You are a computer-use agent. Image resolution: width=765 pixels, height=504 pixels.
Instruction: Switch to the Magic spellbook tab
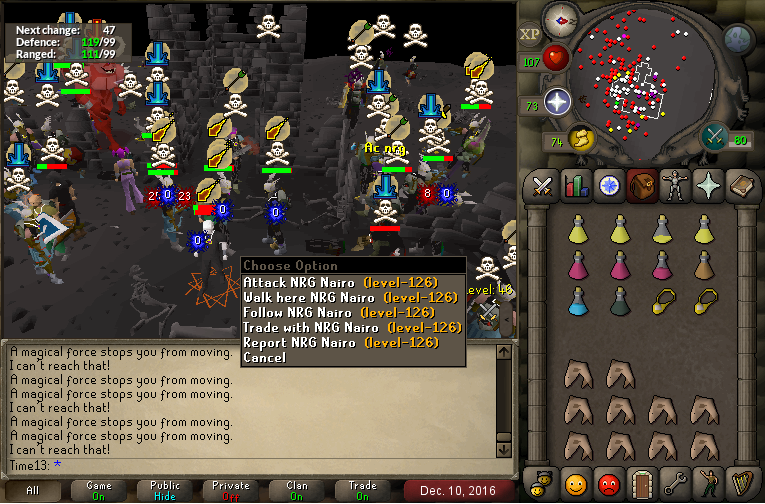(x=741, y=186)
